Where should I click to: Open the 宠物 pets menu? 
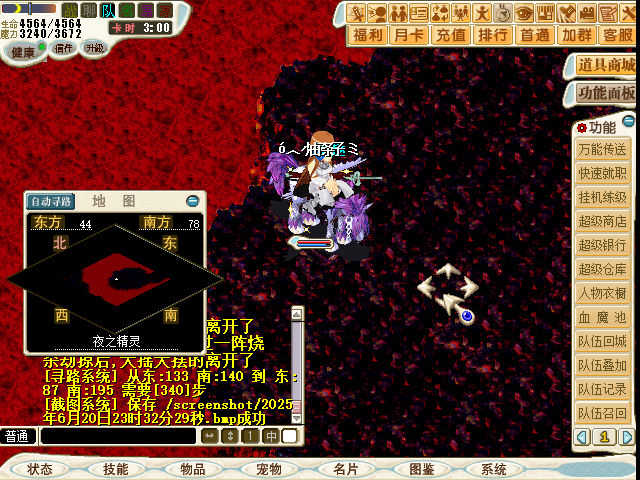tap(269, 469)
